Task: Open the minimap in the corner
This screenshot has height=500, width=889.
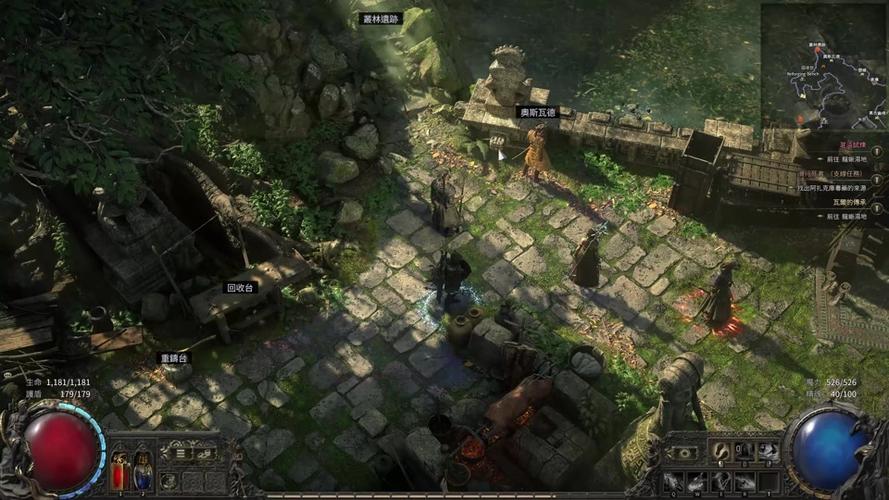Action: (x=824, y=65)
